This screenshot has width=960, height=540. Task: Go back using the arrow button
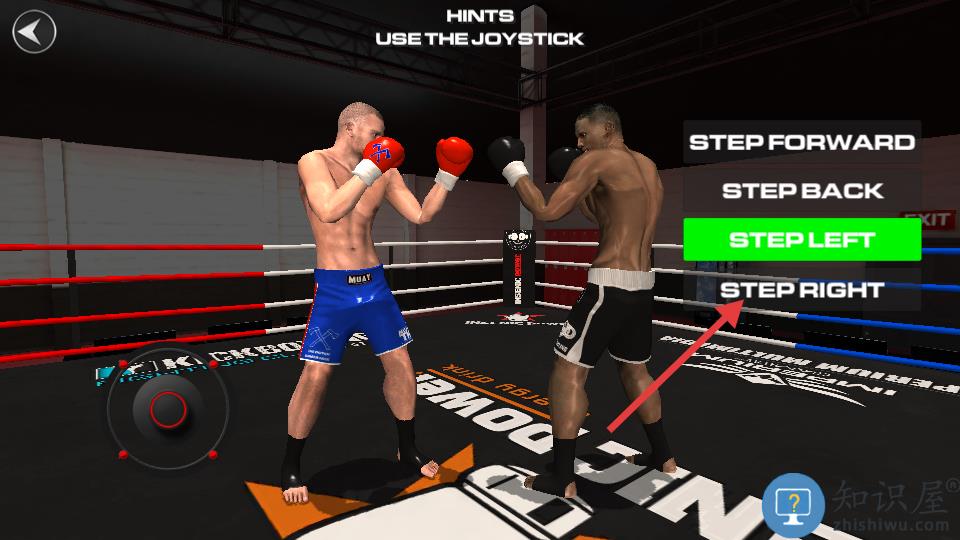pyautogui.click(x=34, y=31)
